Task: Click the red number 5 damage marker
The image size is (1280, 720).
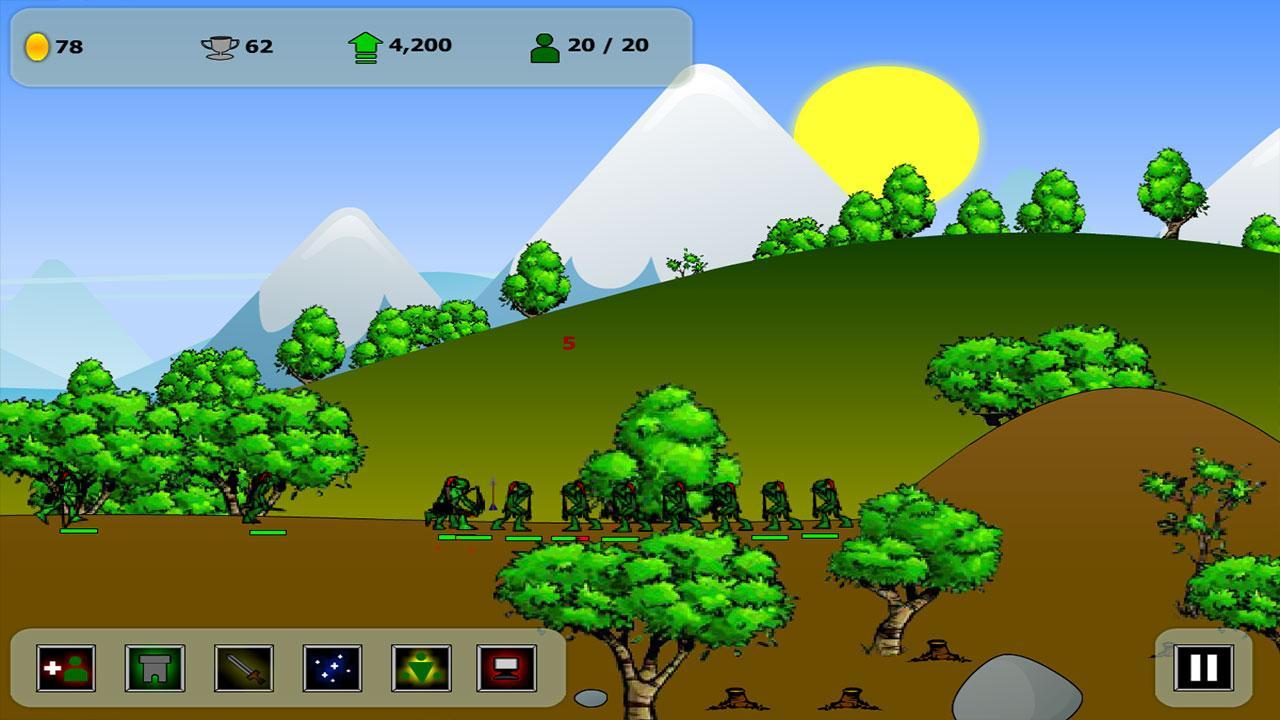Action: click(x=570, y=345)
